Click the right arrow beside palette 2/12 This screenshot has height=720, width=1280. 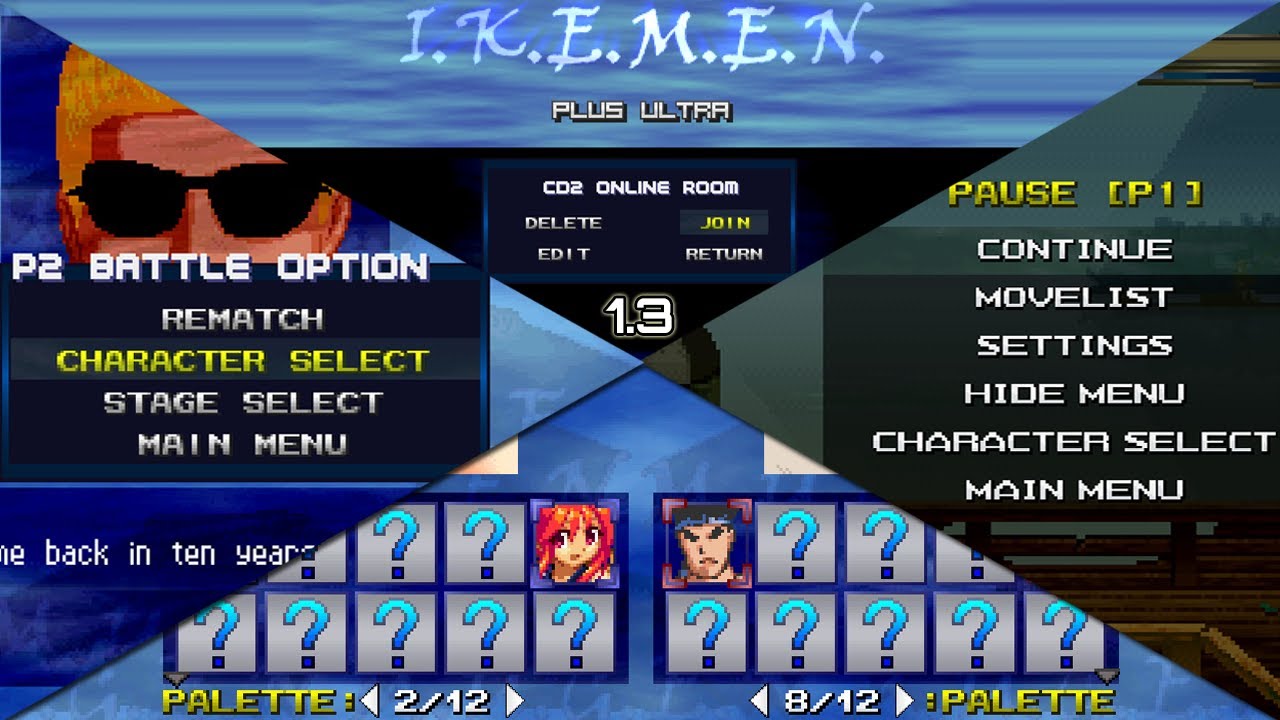click(515, 700)
